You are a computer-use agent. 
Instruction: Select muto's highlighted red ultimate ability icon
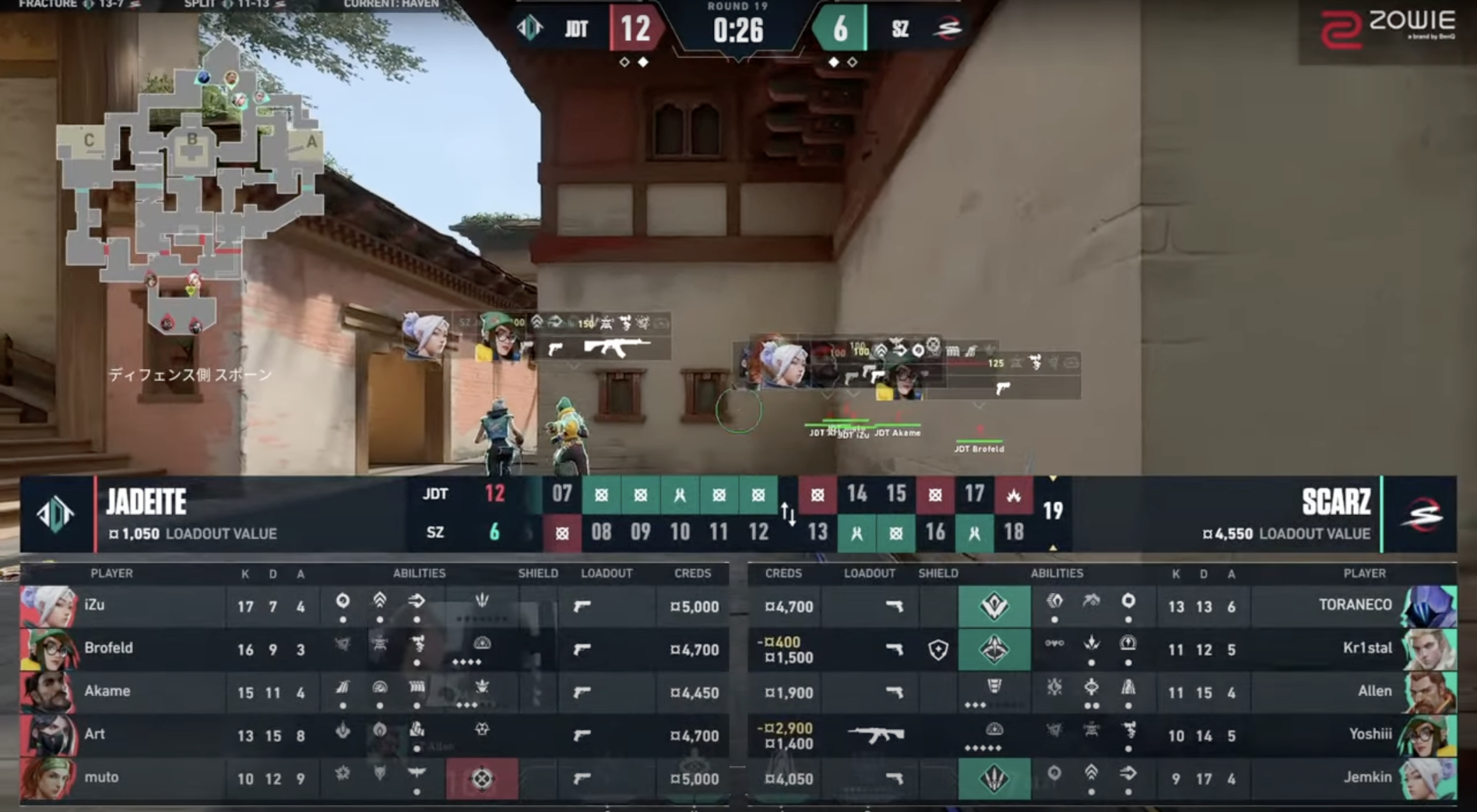coord(482,778)
